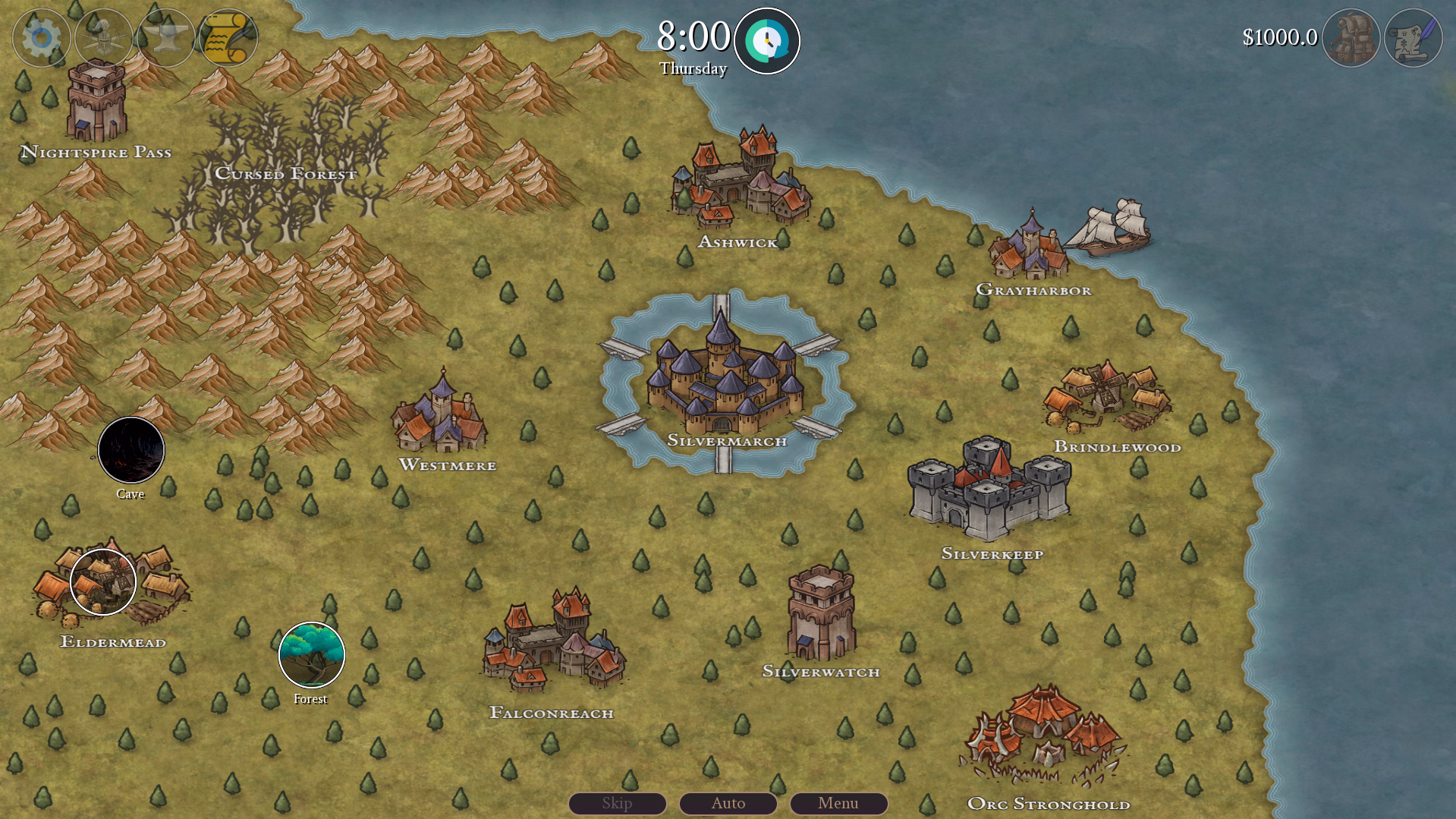Toggle the Auto button
1456x819 pixels.
pos(728,803)
